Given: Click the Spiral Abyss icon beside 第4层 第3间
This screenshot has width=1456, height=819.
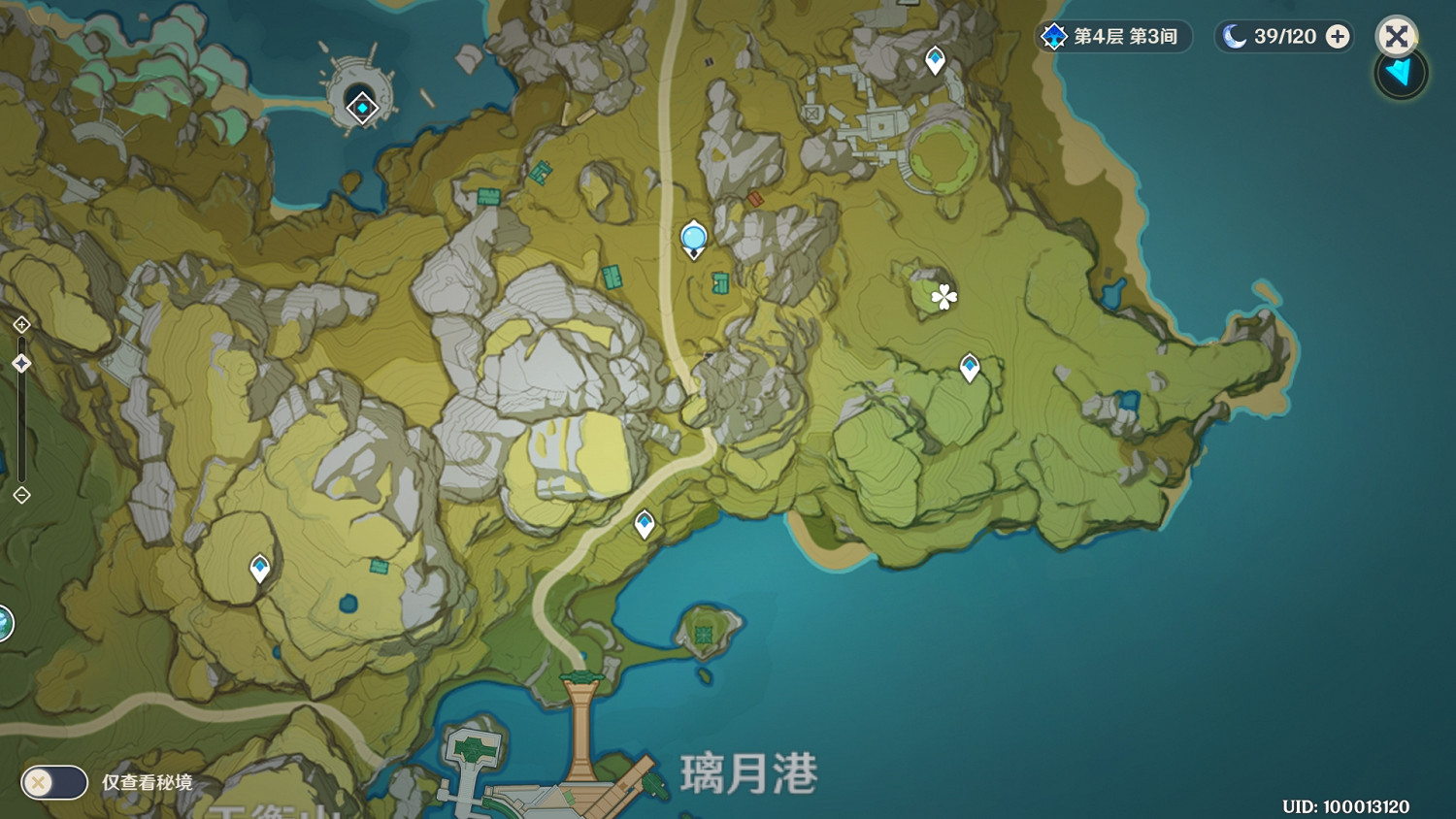Looking at the screenshot, I should pyautogui.click(x=1053, y=37).
